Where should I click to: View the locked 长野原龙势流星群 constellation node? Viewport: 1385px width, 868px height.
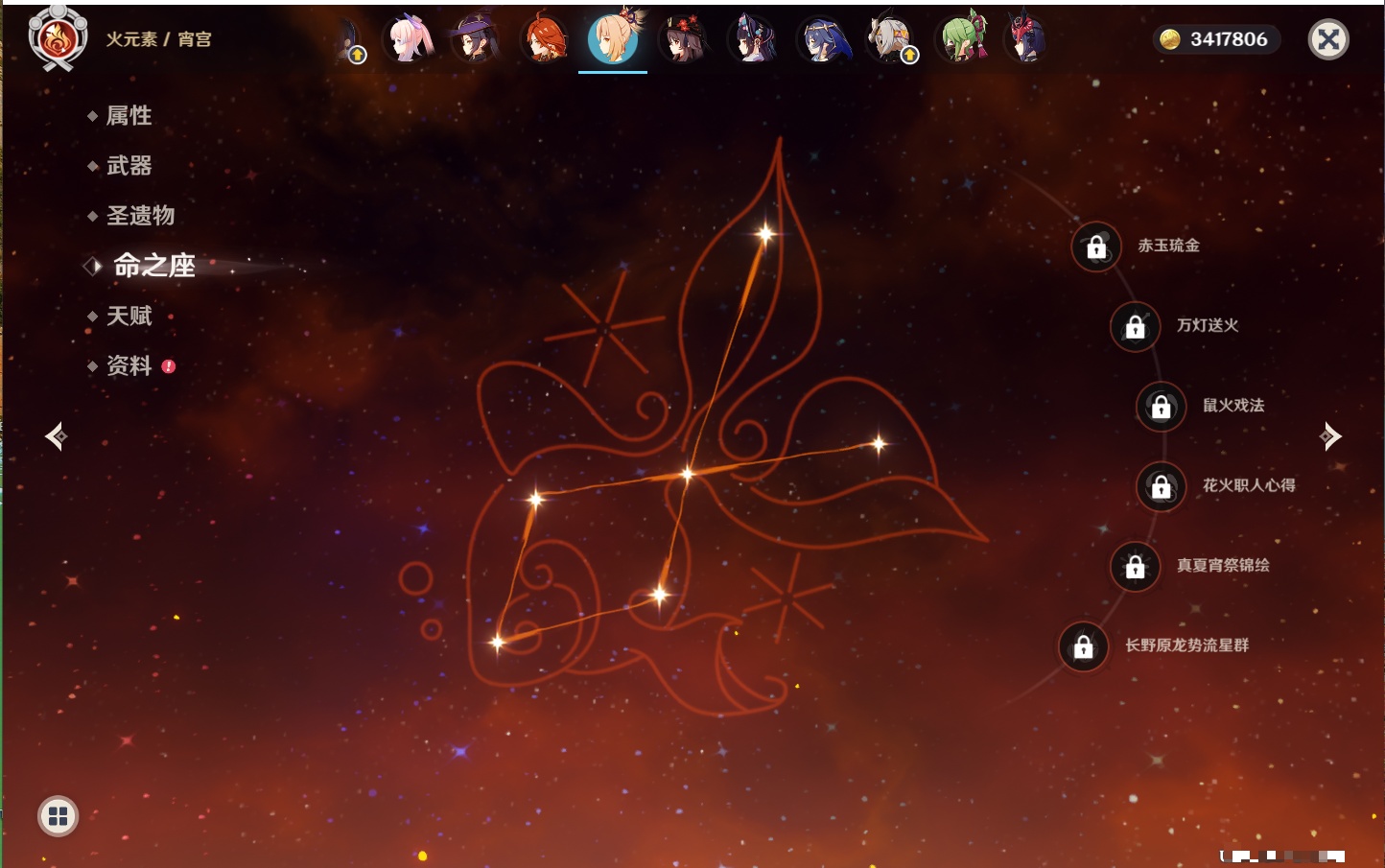pos(1084,647)
